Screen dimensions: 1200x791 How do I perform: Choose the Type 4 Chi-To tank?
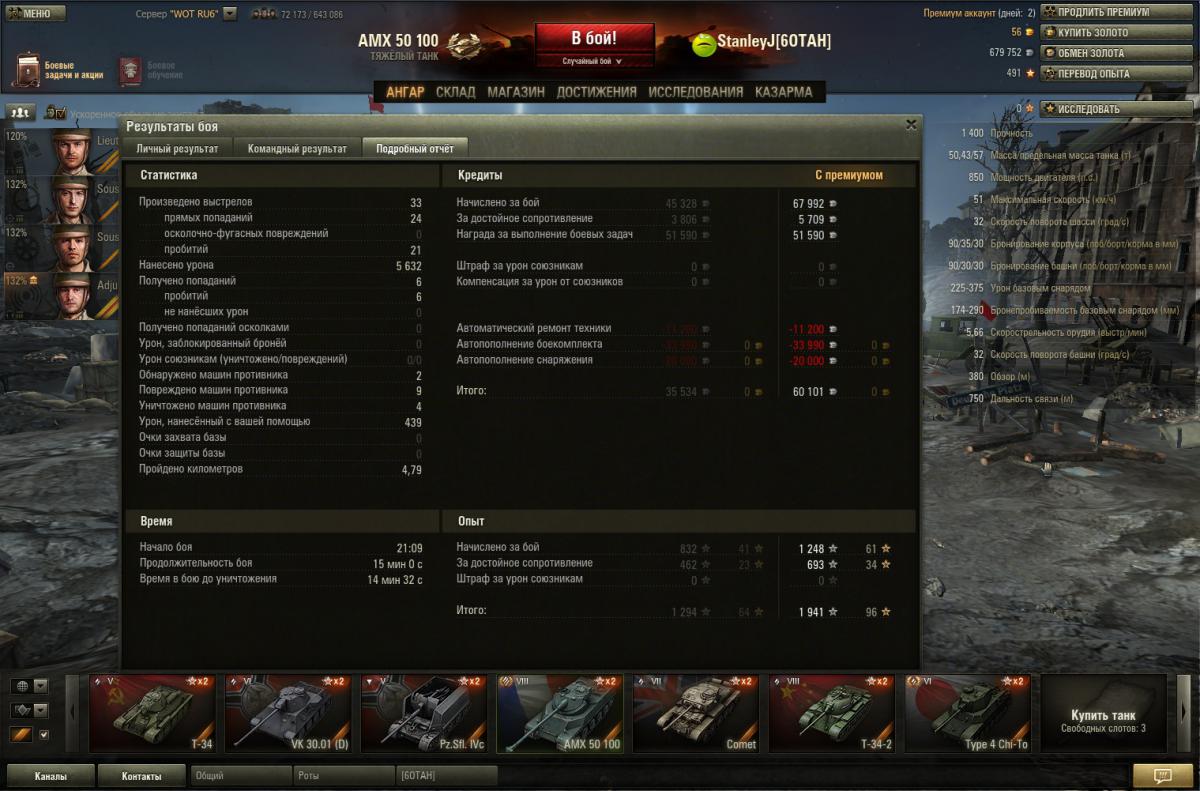[x=967, y=713]
